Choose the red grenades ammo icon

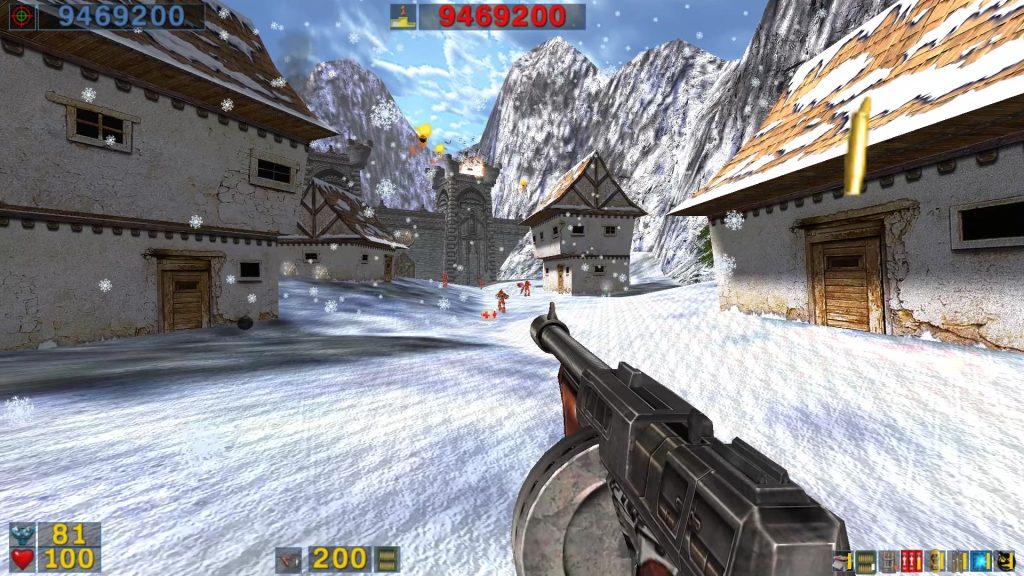click(911, 561)
